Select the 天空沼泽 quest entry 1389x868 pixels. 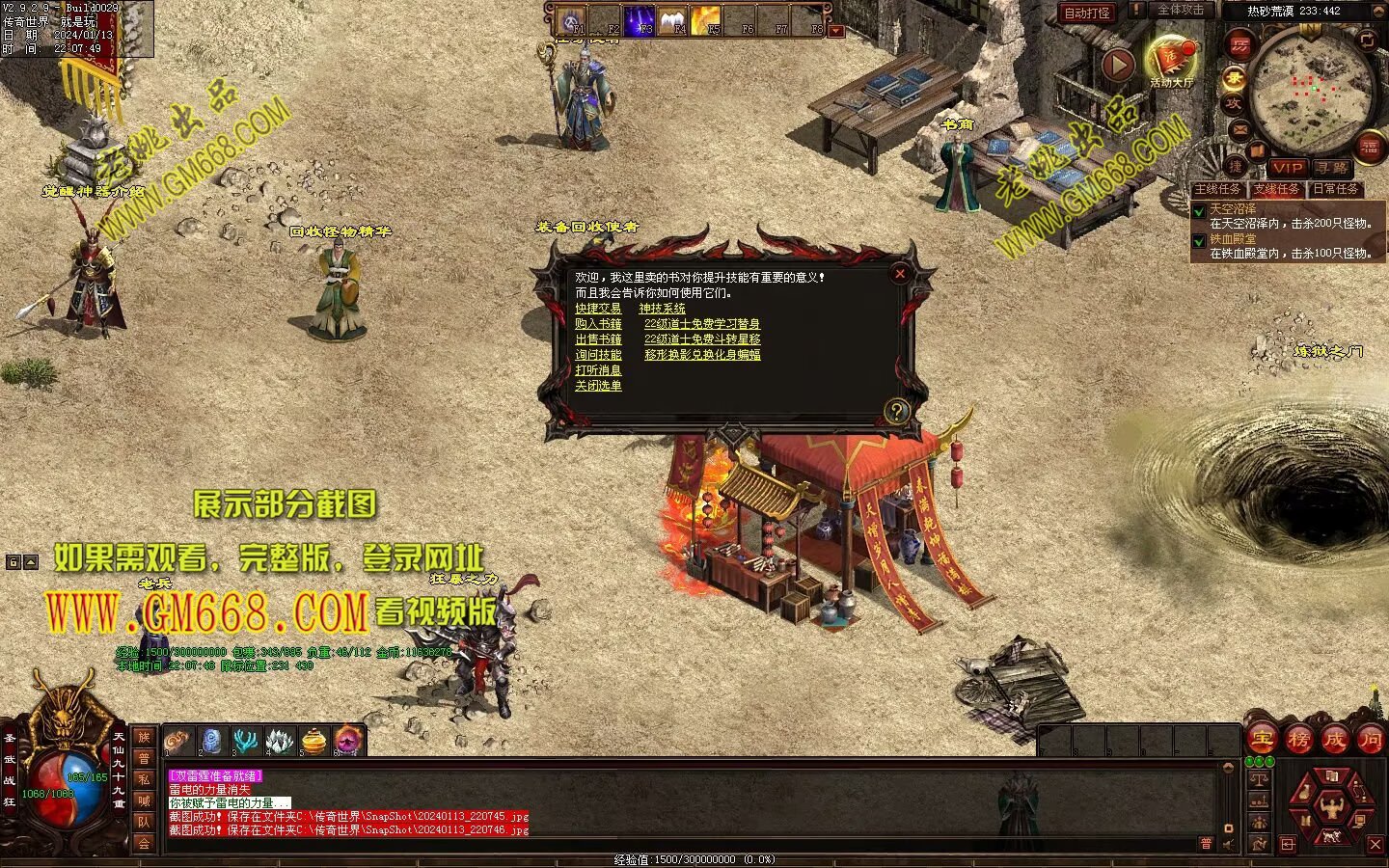click(x=1233, y=208)
